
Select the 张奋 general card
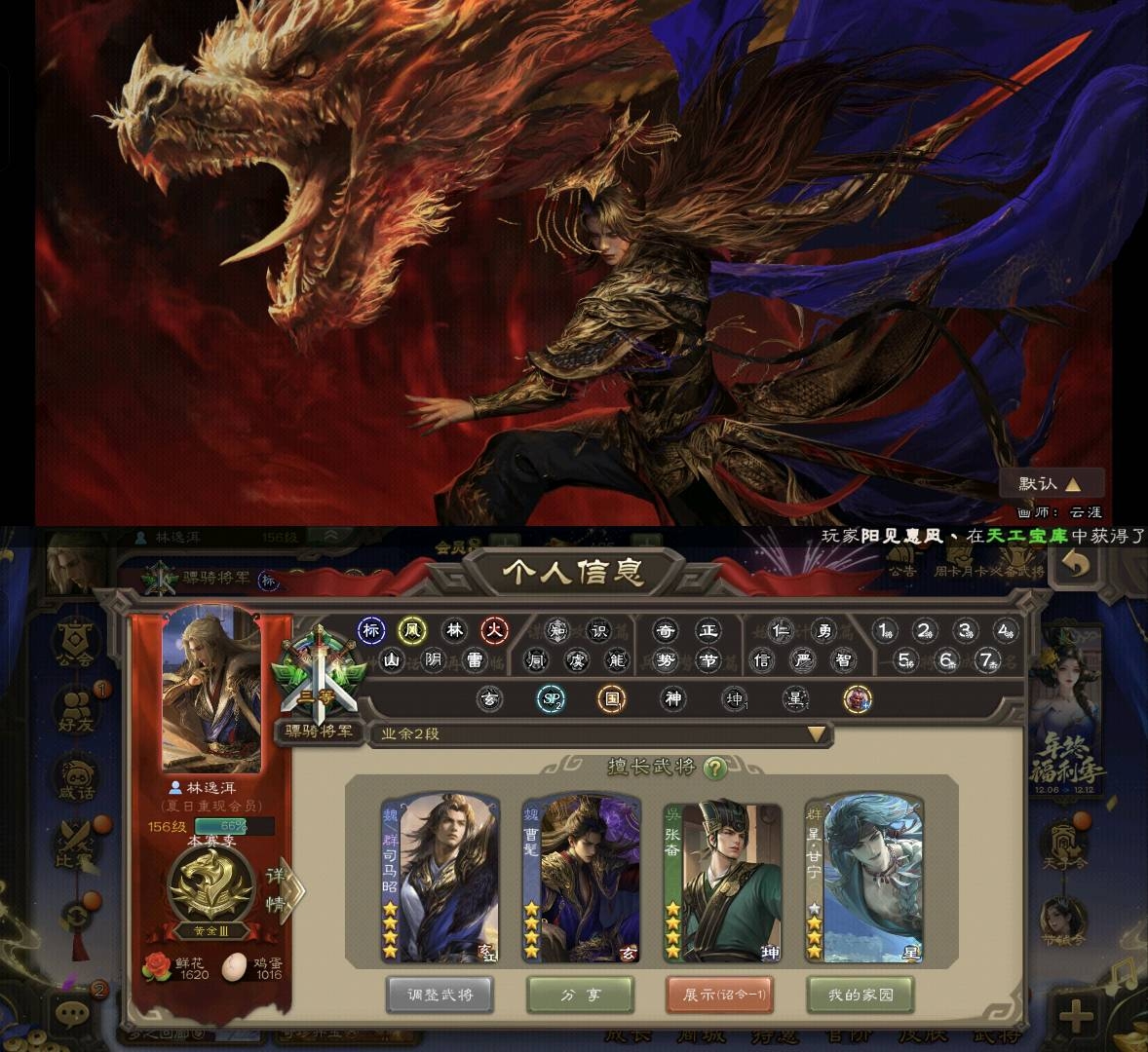pyautogui.click(x=722, y=878)
